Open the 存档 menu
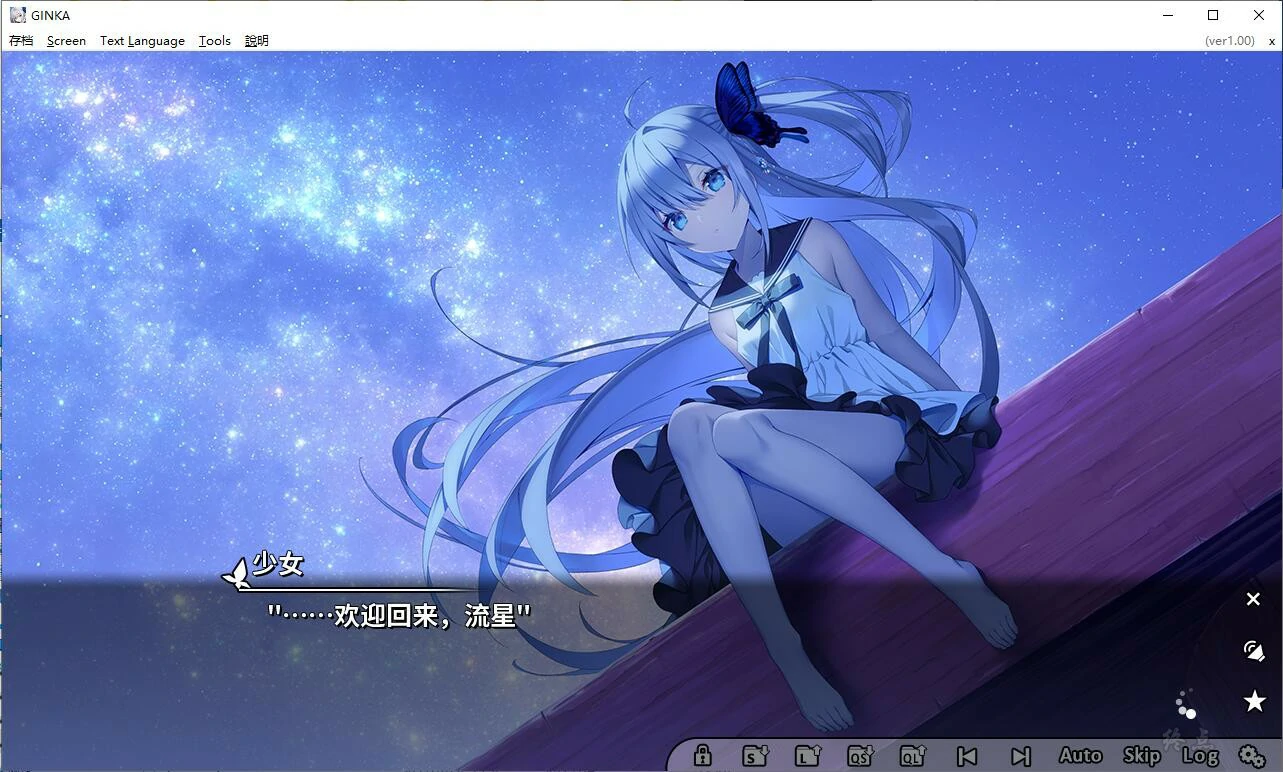This screenshot has height=772, width=1283. point(21,40)
